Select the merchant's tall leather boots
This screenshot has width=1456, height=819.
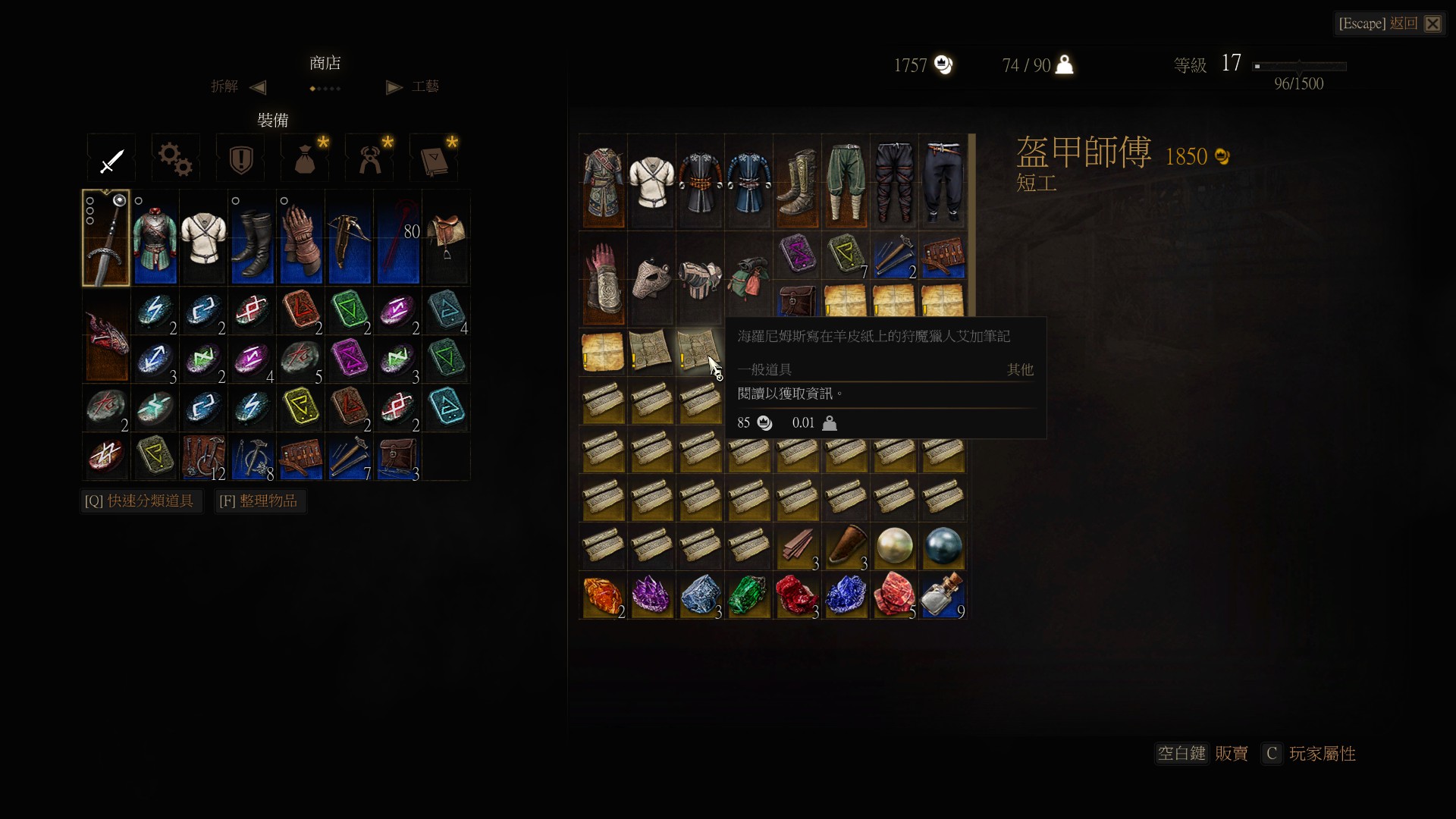tap(797, 182)
